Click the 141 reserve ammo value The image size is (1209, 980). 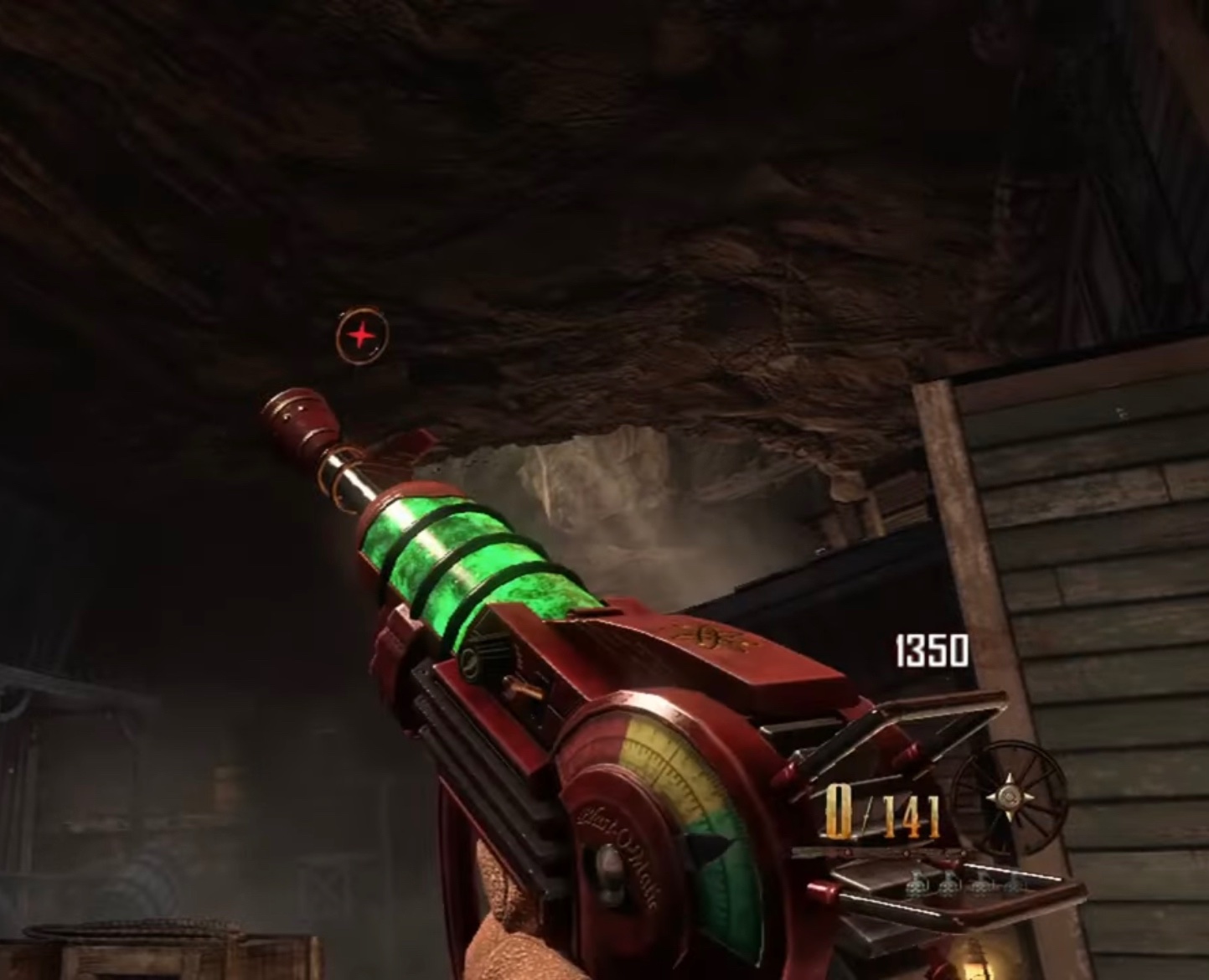click(913, 817)
